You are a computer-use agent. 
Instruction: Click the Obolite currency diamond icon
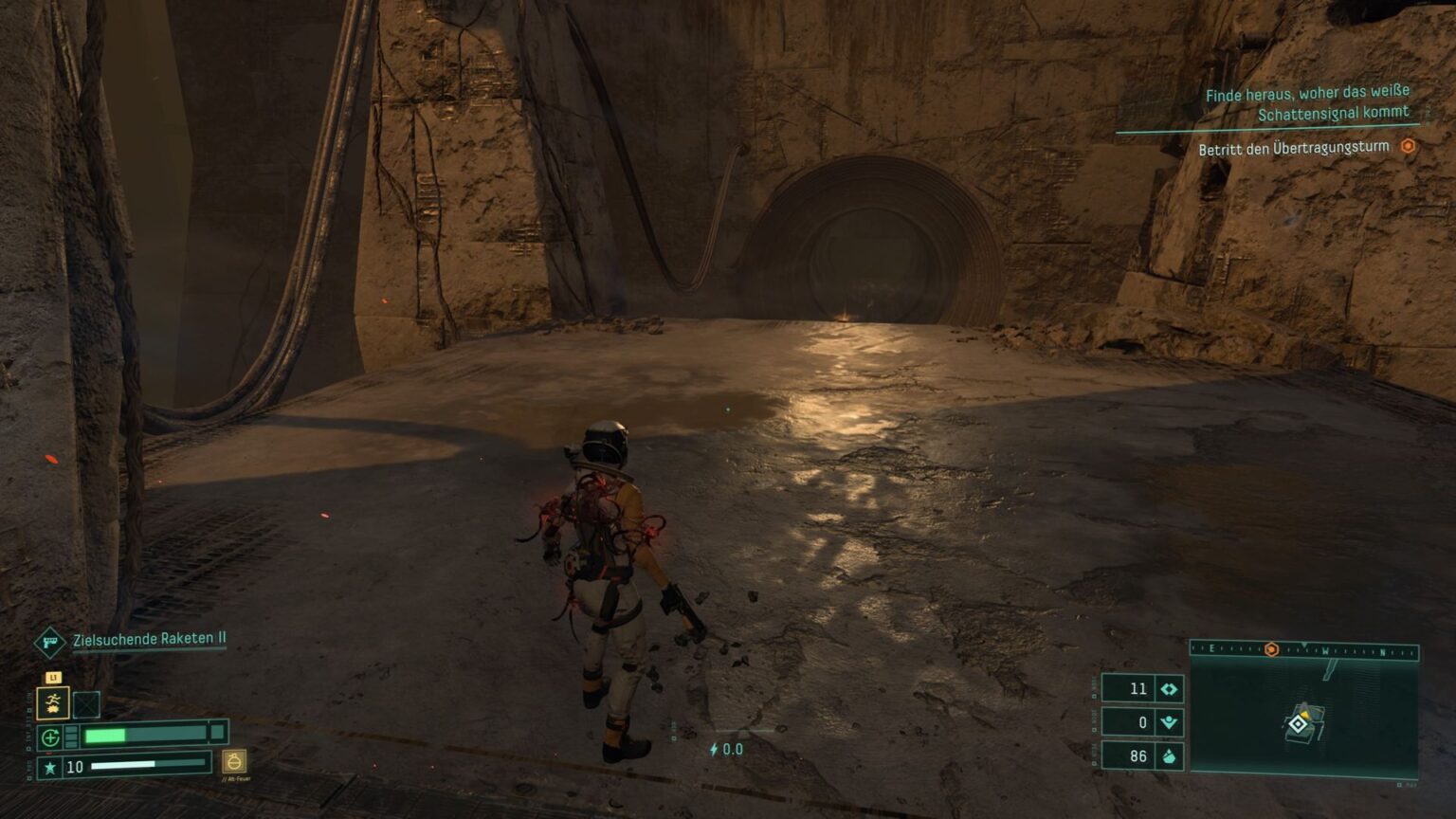click(1167, 689)
